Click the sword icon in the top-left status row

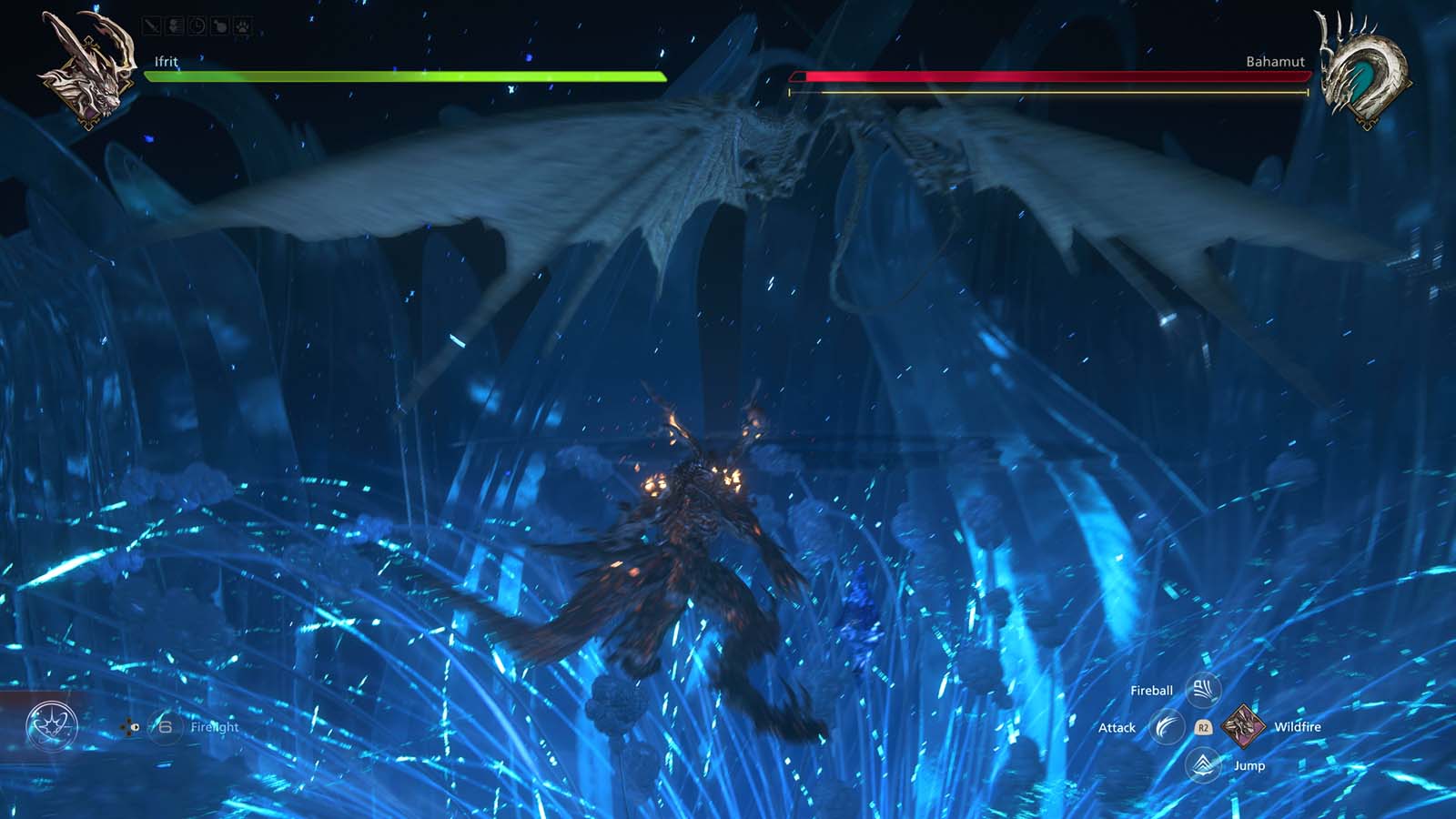tap(151, 25)
